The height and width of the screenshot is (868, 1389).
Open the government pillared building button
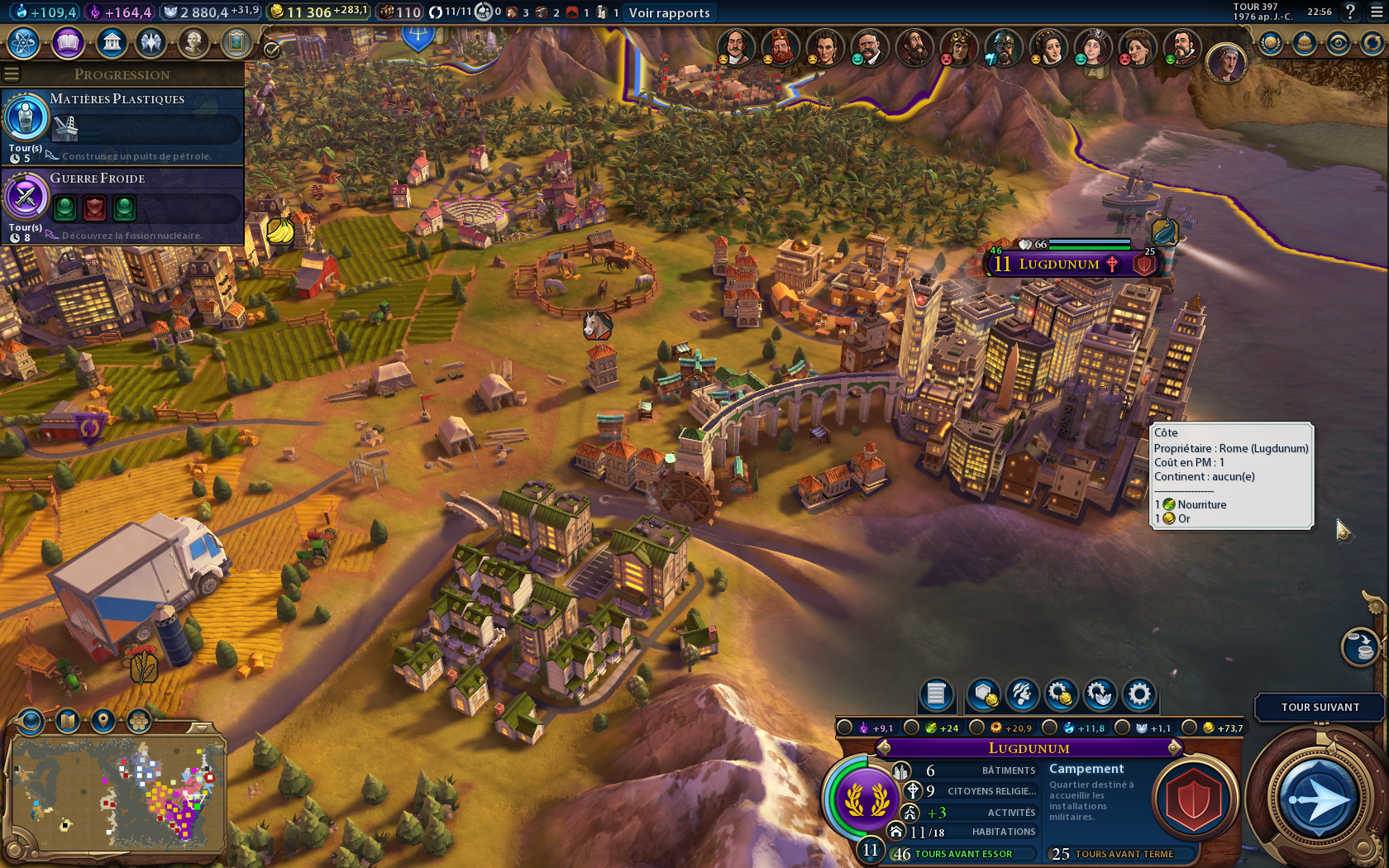tap(111, 43)
